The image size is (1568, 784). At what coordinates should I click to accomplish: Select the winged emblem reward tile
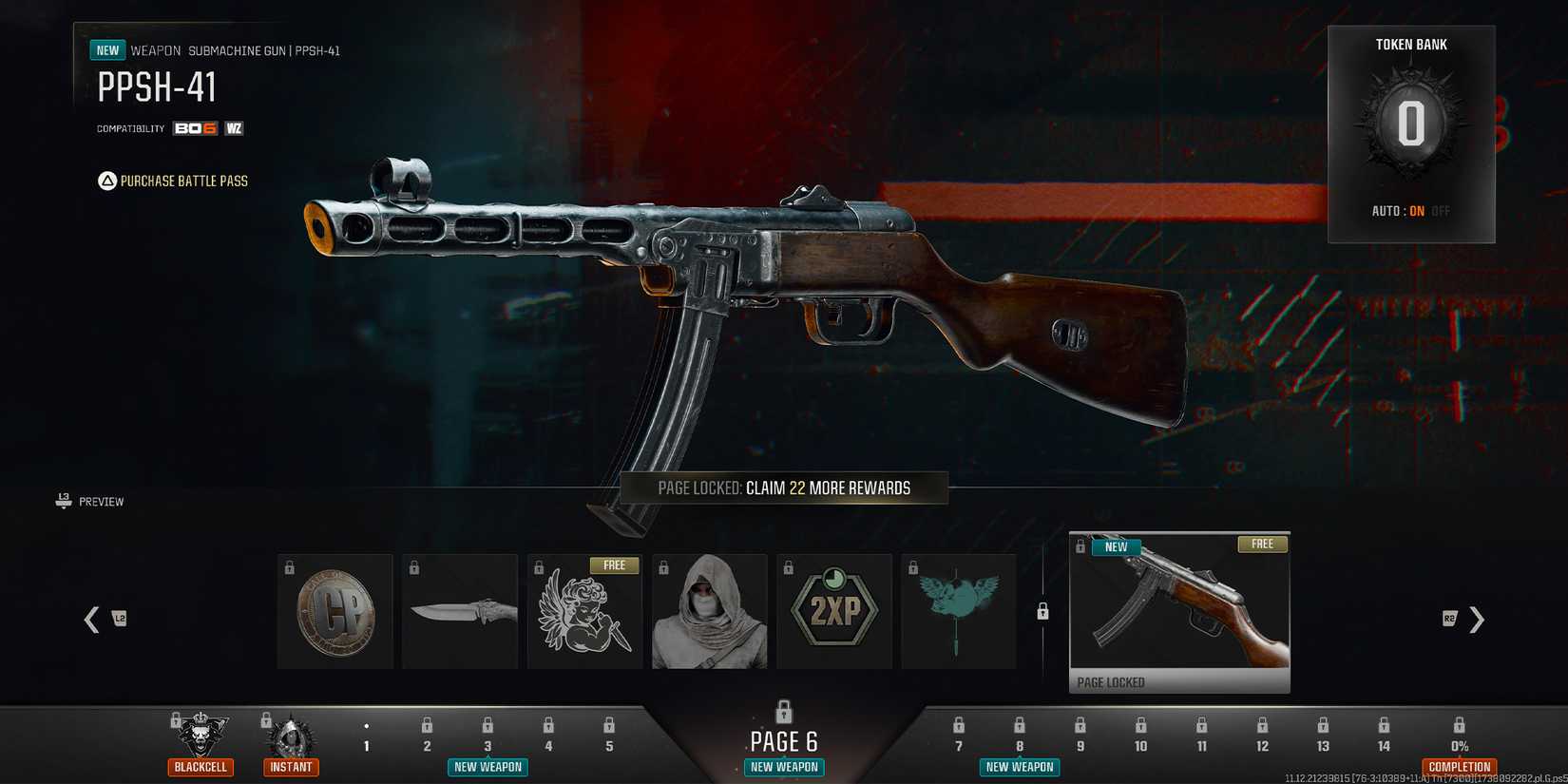tap(959, 610)
